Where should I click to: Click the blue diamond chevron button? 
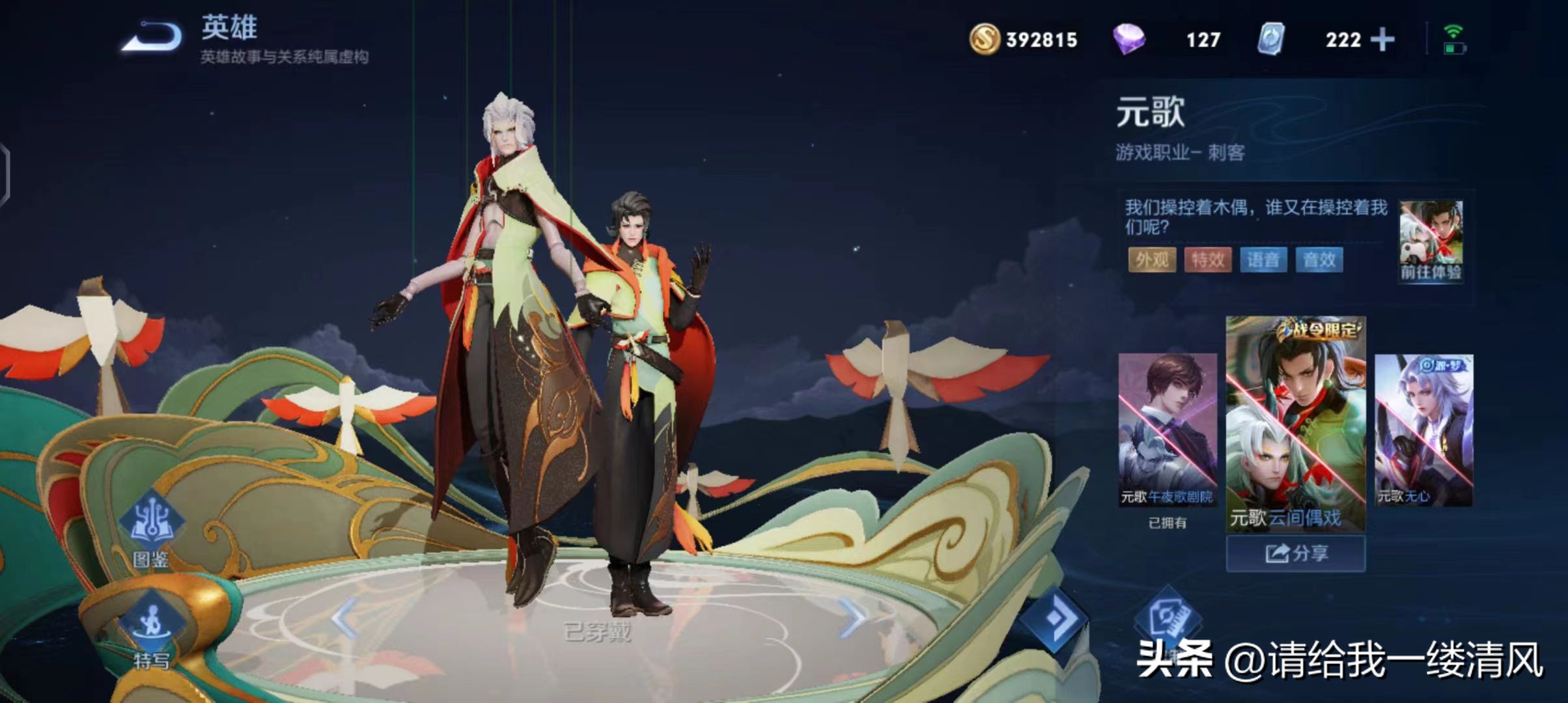1054,618
